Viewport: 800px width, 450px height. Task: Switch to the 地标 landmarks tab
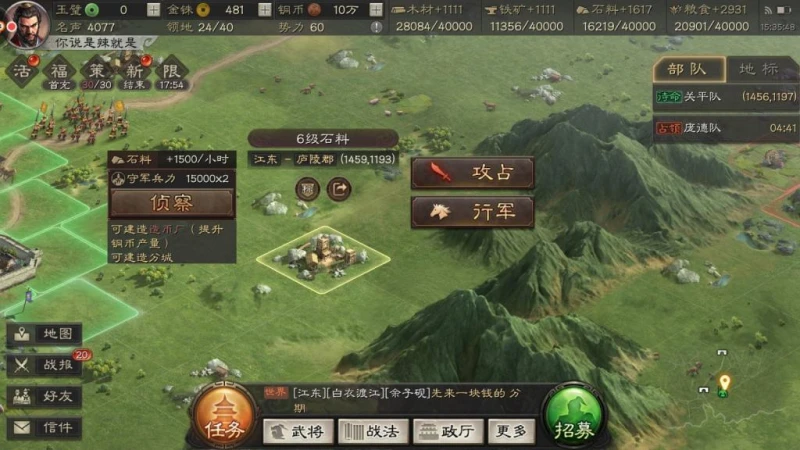(758, 69)
